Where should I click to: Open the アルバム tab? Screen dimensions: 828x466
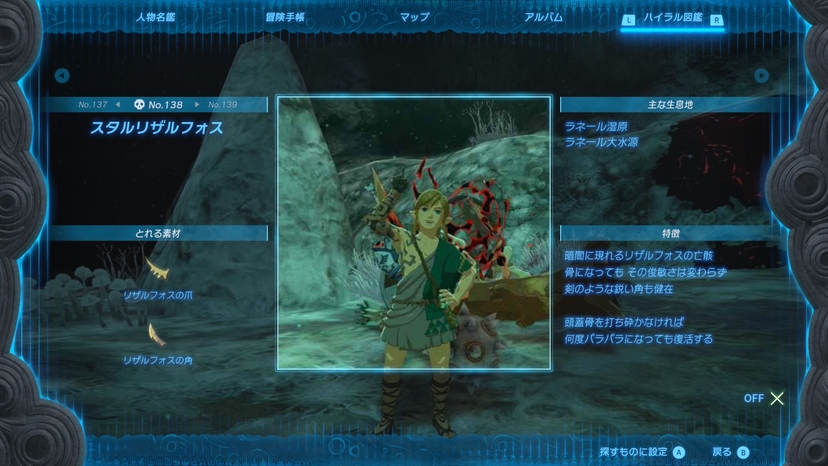543,17
